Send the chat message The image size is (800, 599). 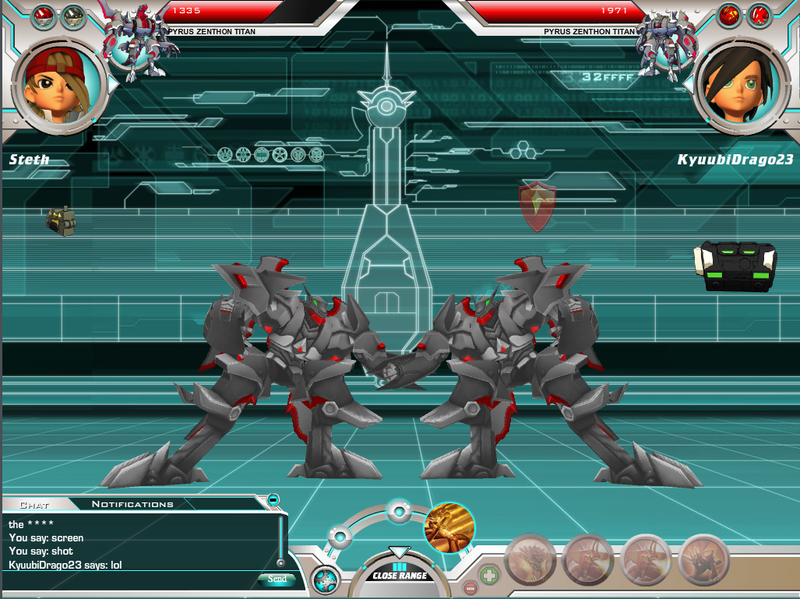[x=277, y=579]
